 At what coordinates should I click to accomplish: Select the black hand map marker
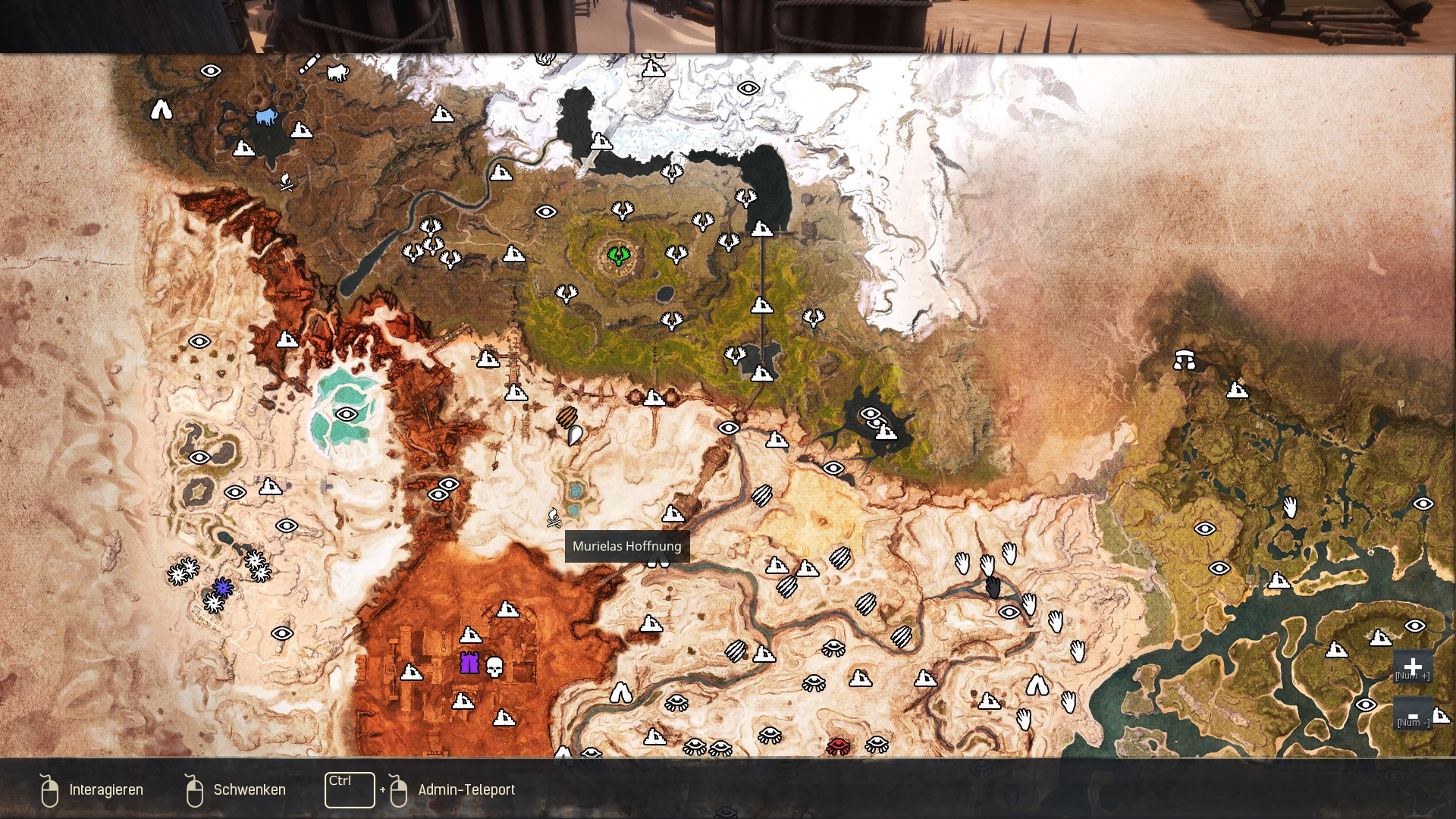pyautogui.click(x=993, y=587)
